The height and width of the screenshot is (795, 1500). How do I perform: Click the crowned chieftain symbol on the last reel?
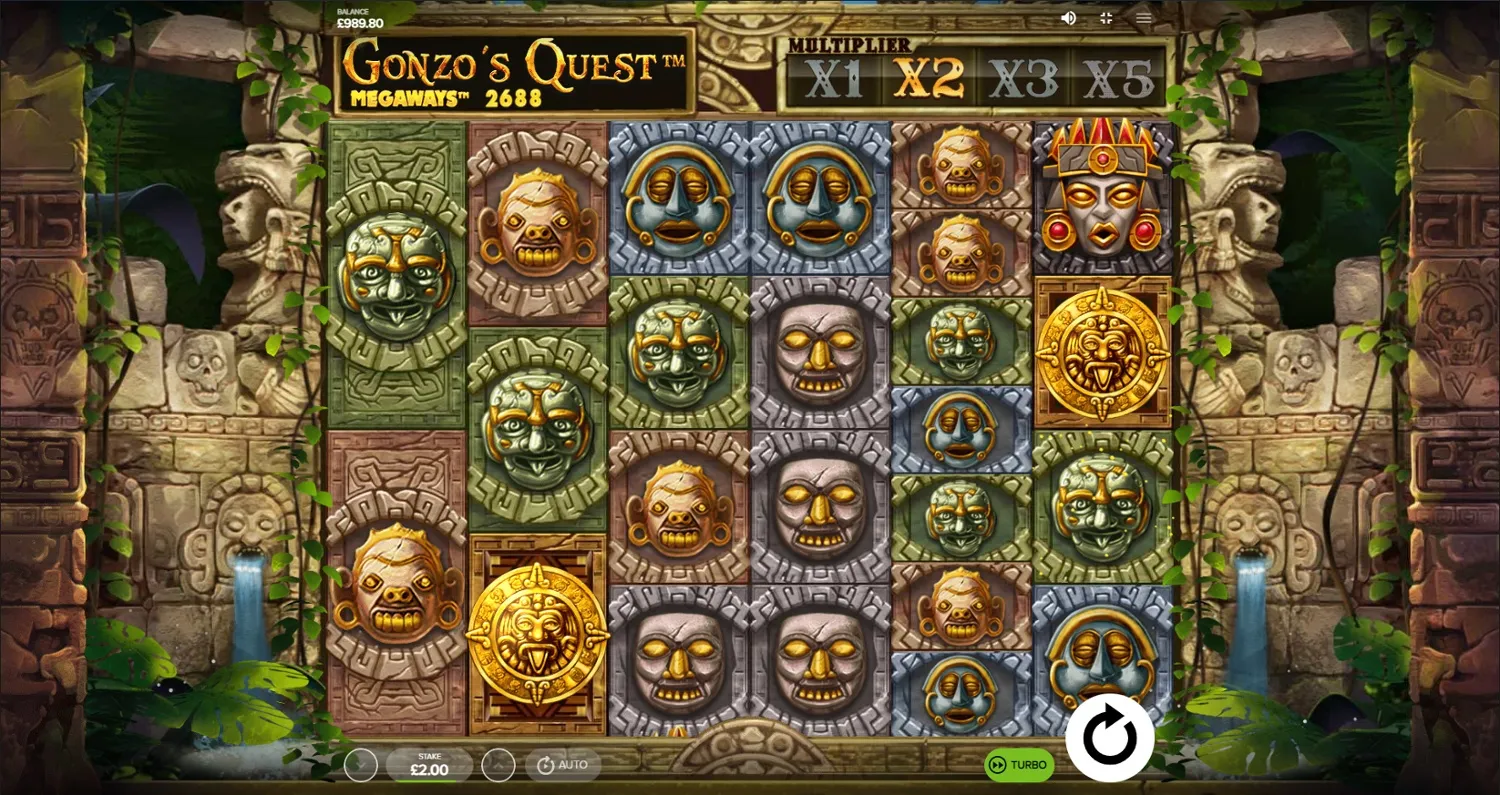point(1102,195)
